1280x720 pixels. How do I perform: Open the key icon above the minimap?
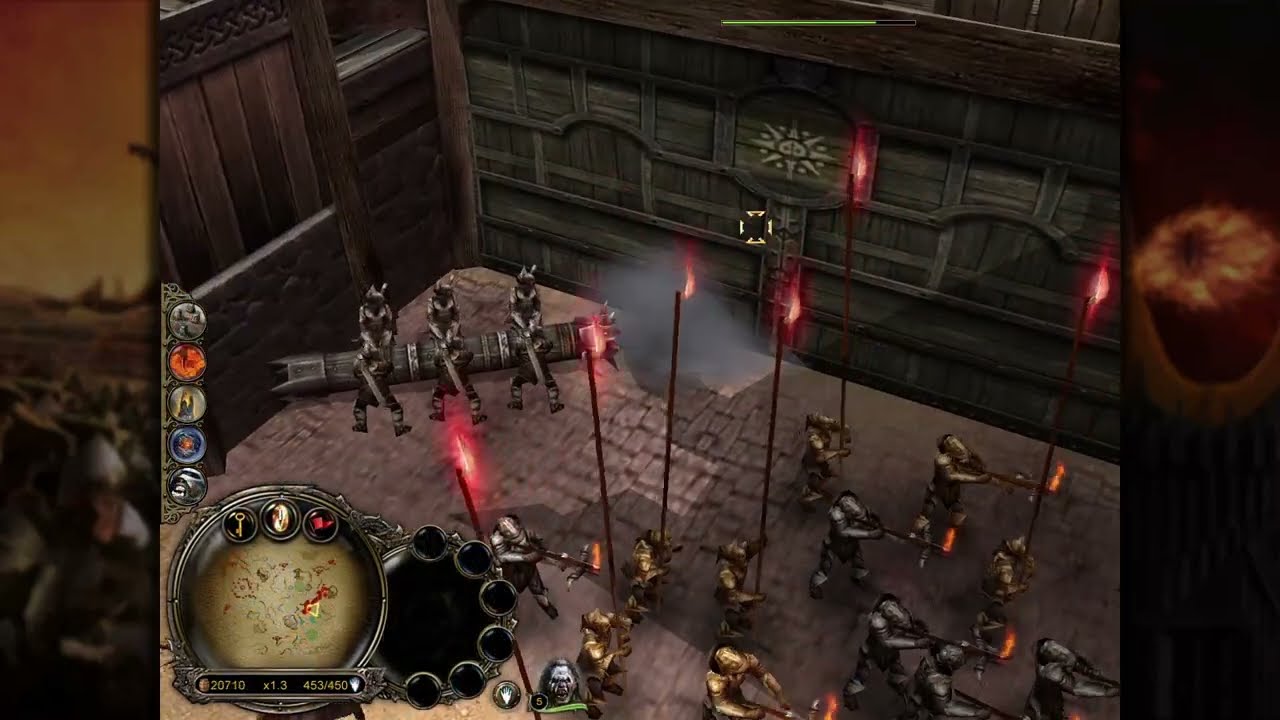click(240, 523)
